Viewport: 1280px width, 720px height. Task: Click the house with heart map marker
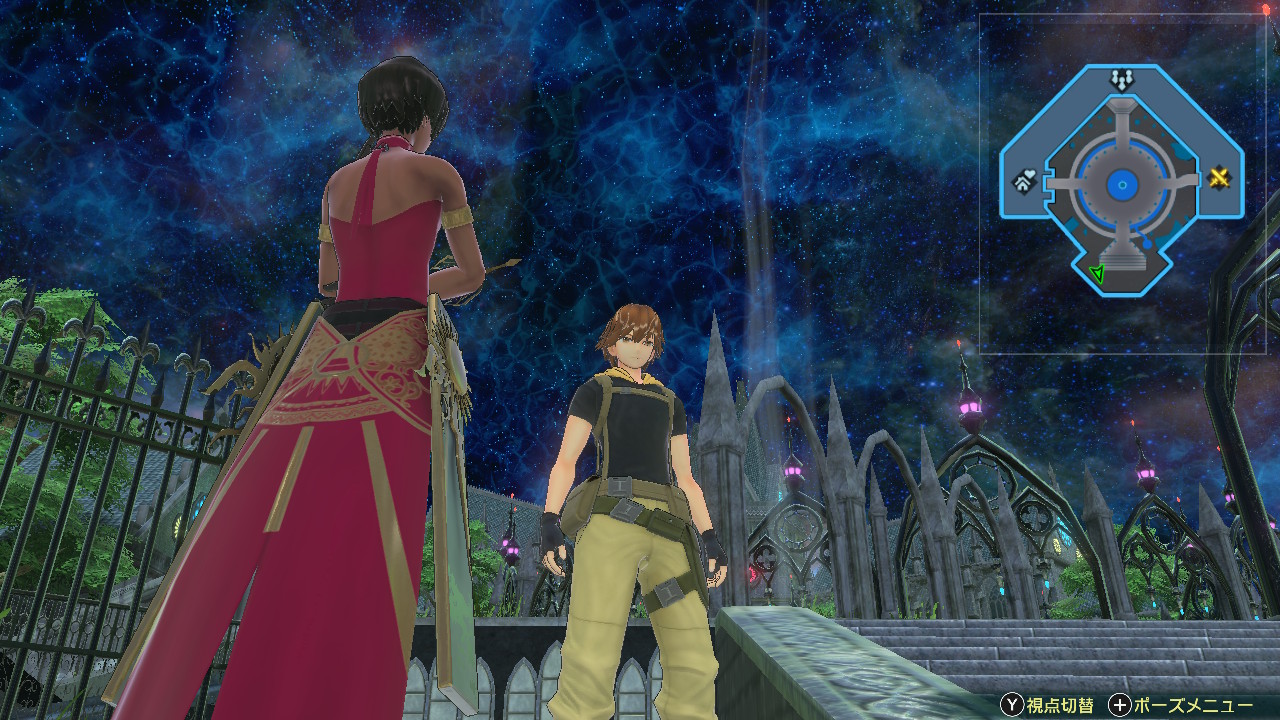click(x=1025, y=182)
